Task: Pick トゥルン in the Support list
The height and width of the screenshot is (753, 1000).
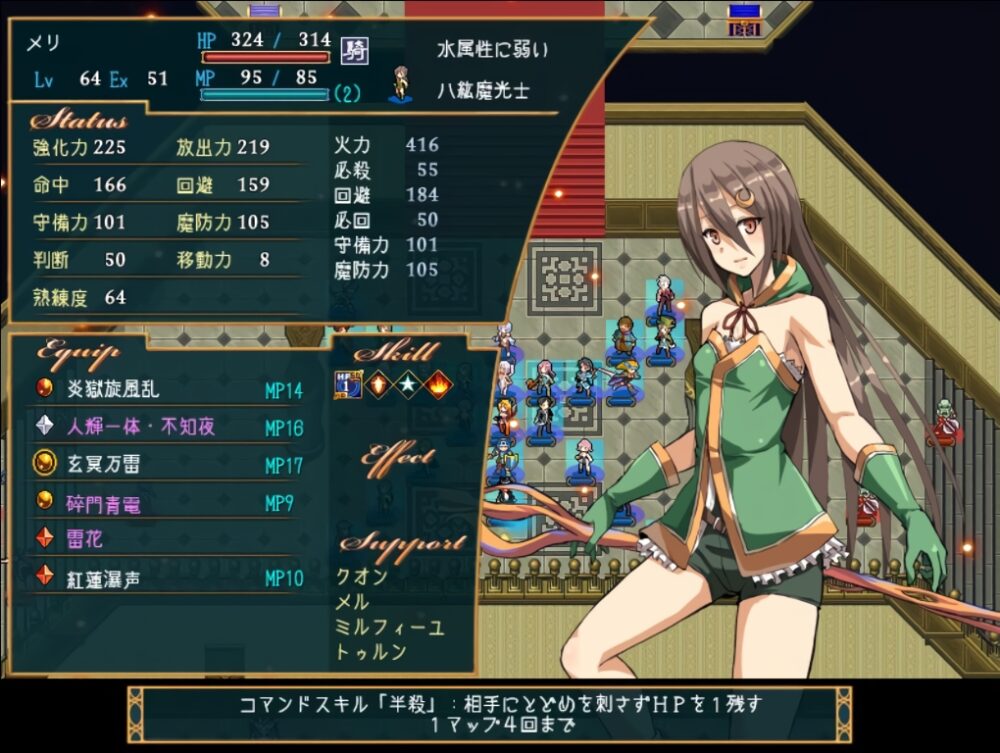Action: (x=372, y=652)
